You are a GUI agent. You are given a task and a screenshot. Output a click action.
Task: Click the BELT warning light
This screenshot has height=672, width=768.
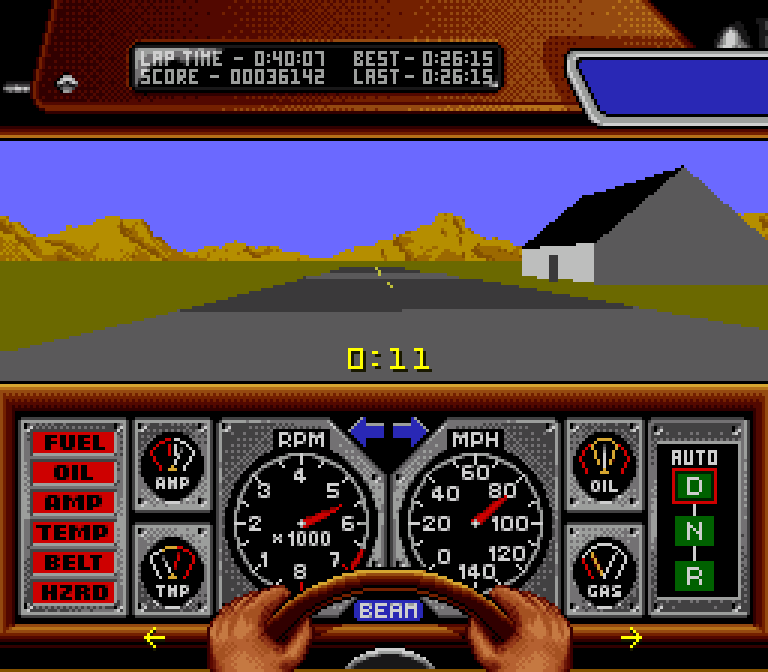73,562
